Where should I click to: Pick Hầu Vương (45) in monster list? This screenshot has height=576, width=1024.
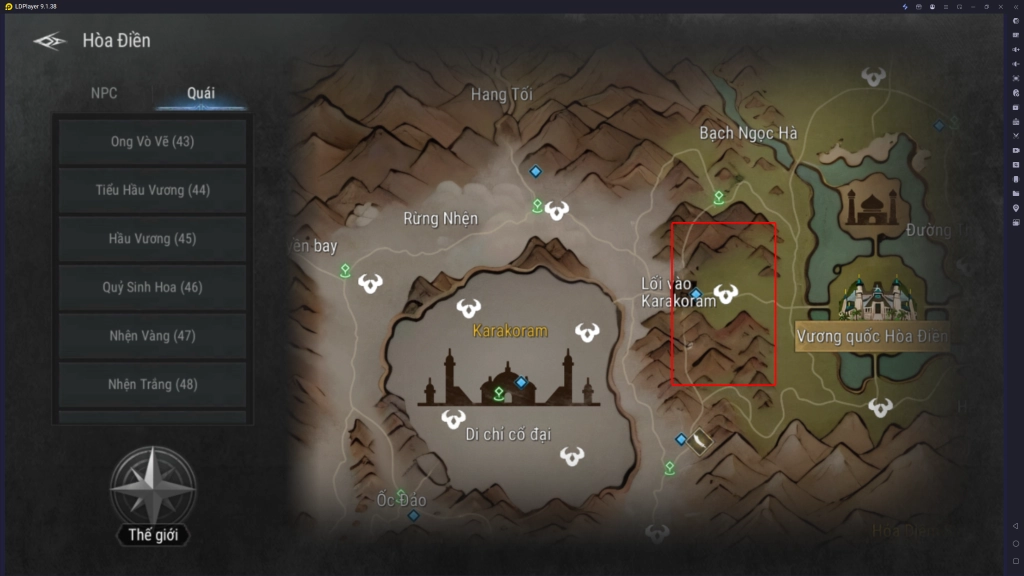(153, 238)
